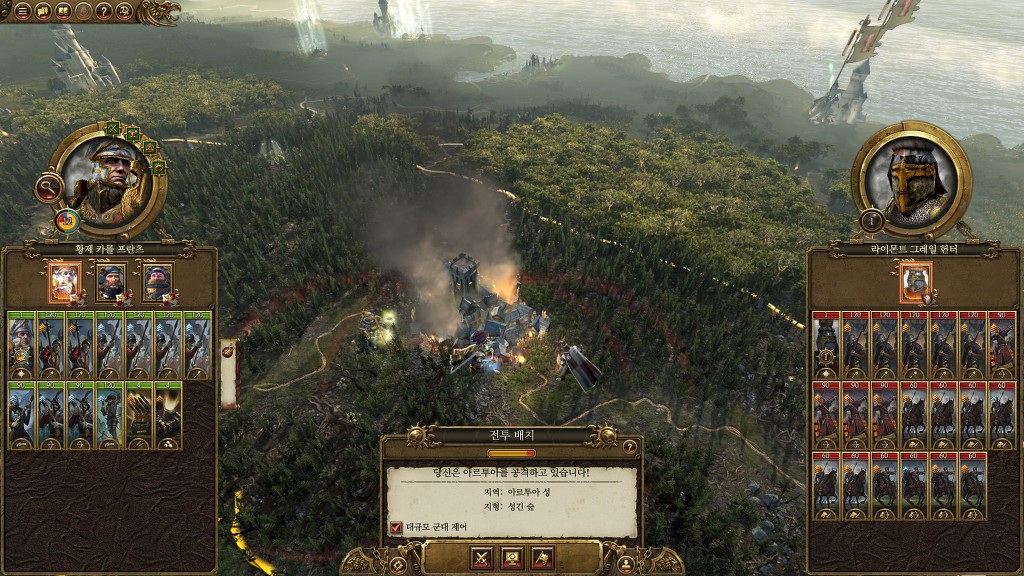Open the hammer and sickle style settings icon
The width and height of the screenshot is (1024, 576).
pyautogui.click(x=124, y=11)
